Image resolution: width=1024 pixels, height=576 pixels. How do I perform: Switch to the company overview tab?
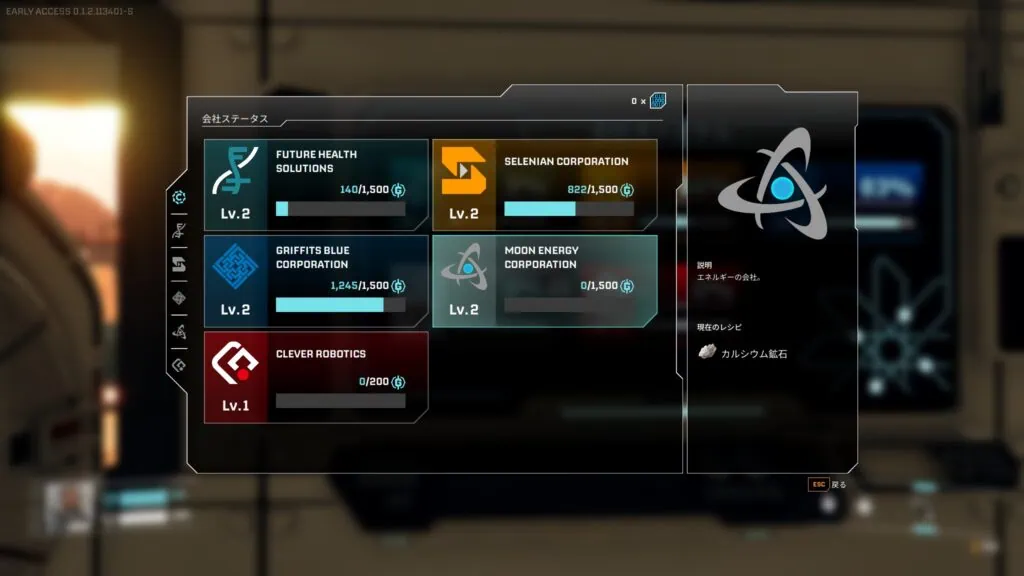[x=179, y=197]
